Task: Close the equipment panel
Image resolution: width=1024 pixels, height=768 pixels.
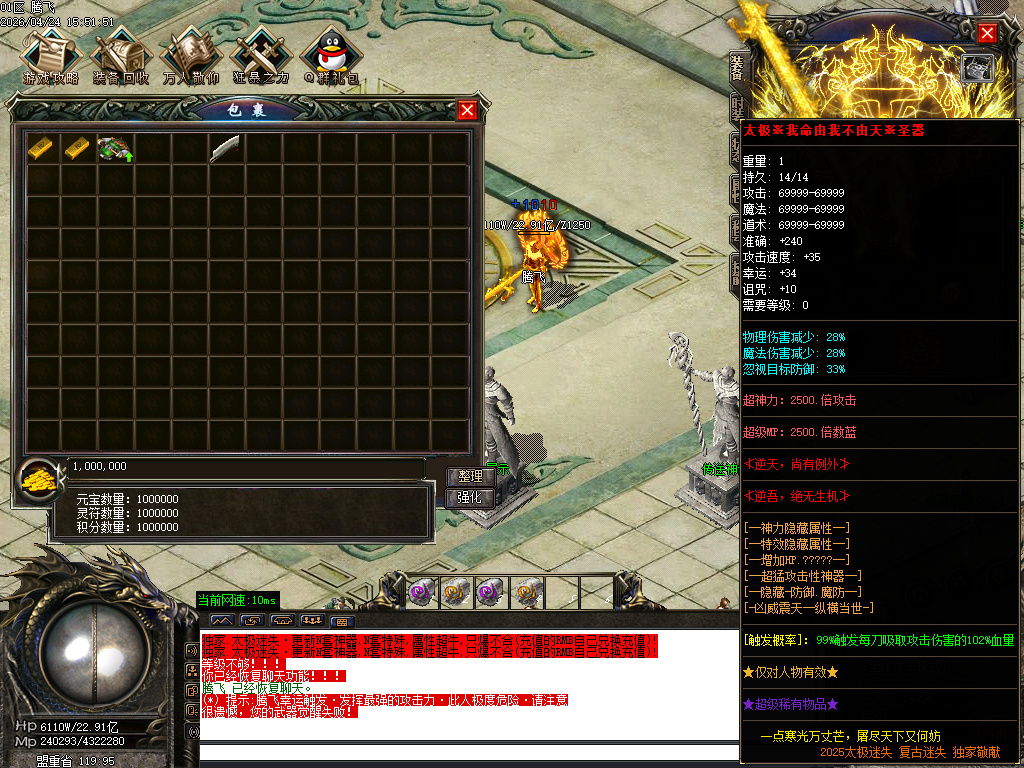Action: point(987,33)
